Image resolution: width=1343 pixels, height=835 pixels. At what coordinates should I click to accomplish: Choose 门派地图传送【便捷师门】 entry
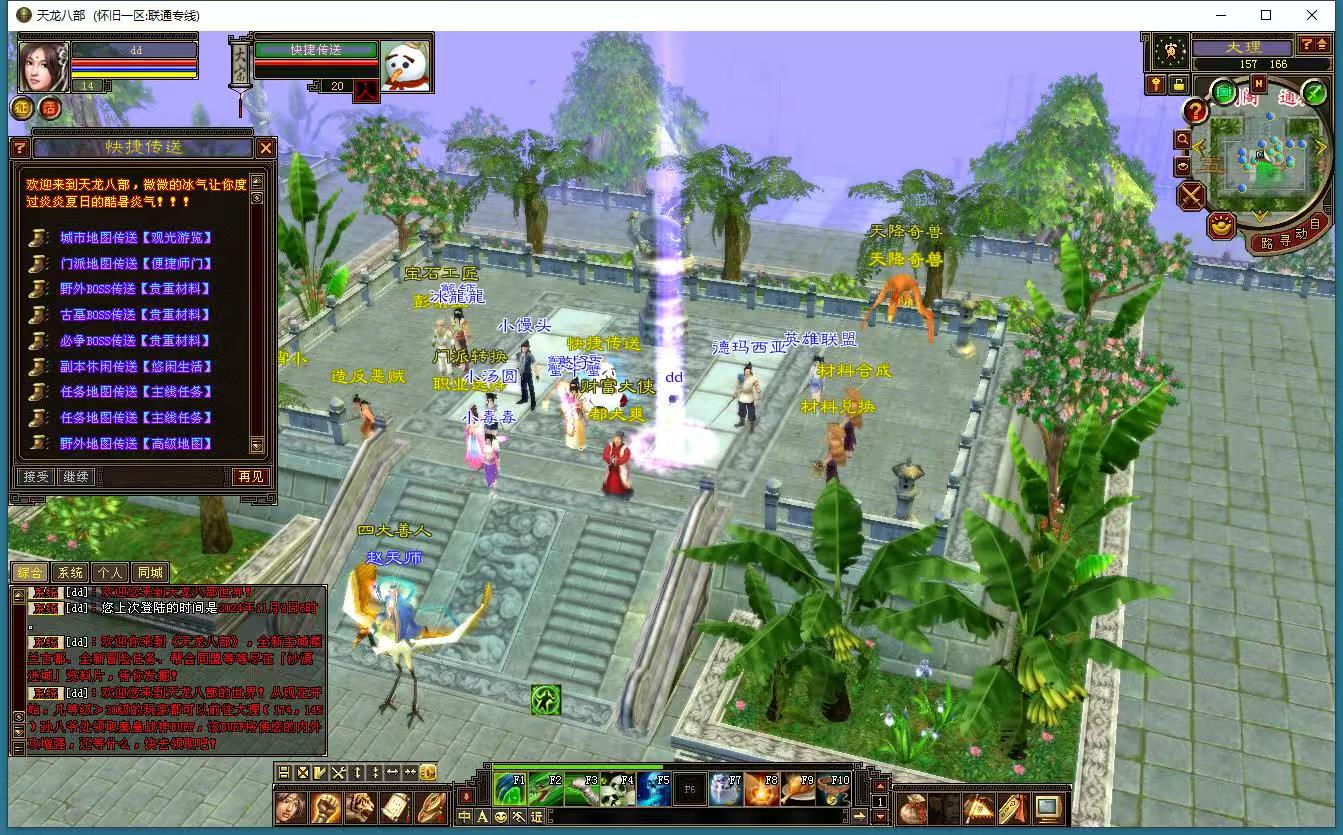coord(135,264)
